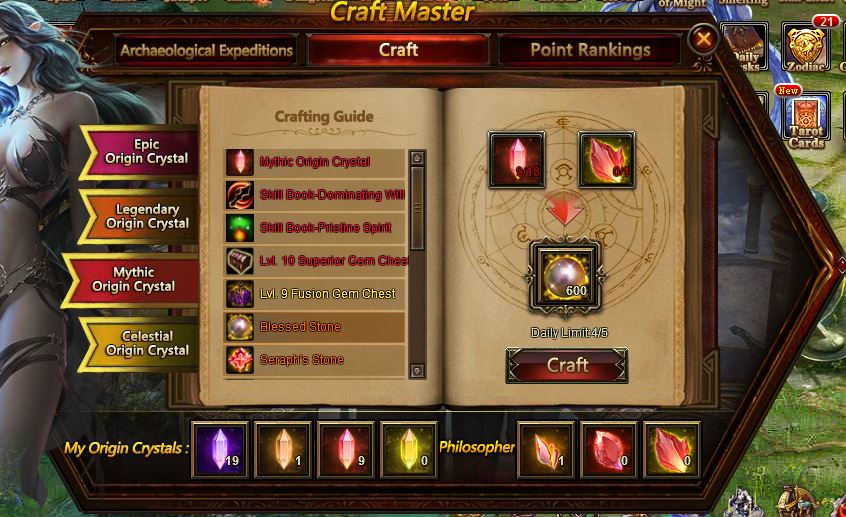This screenshot has width=846, height=517.
Task: Select Mythic Origin Crystal recipe in the guide
Action: [x=314, y=162]
